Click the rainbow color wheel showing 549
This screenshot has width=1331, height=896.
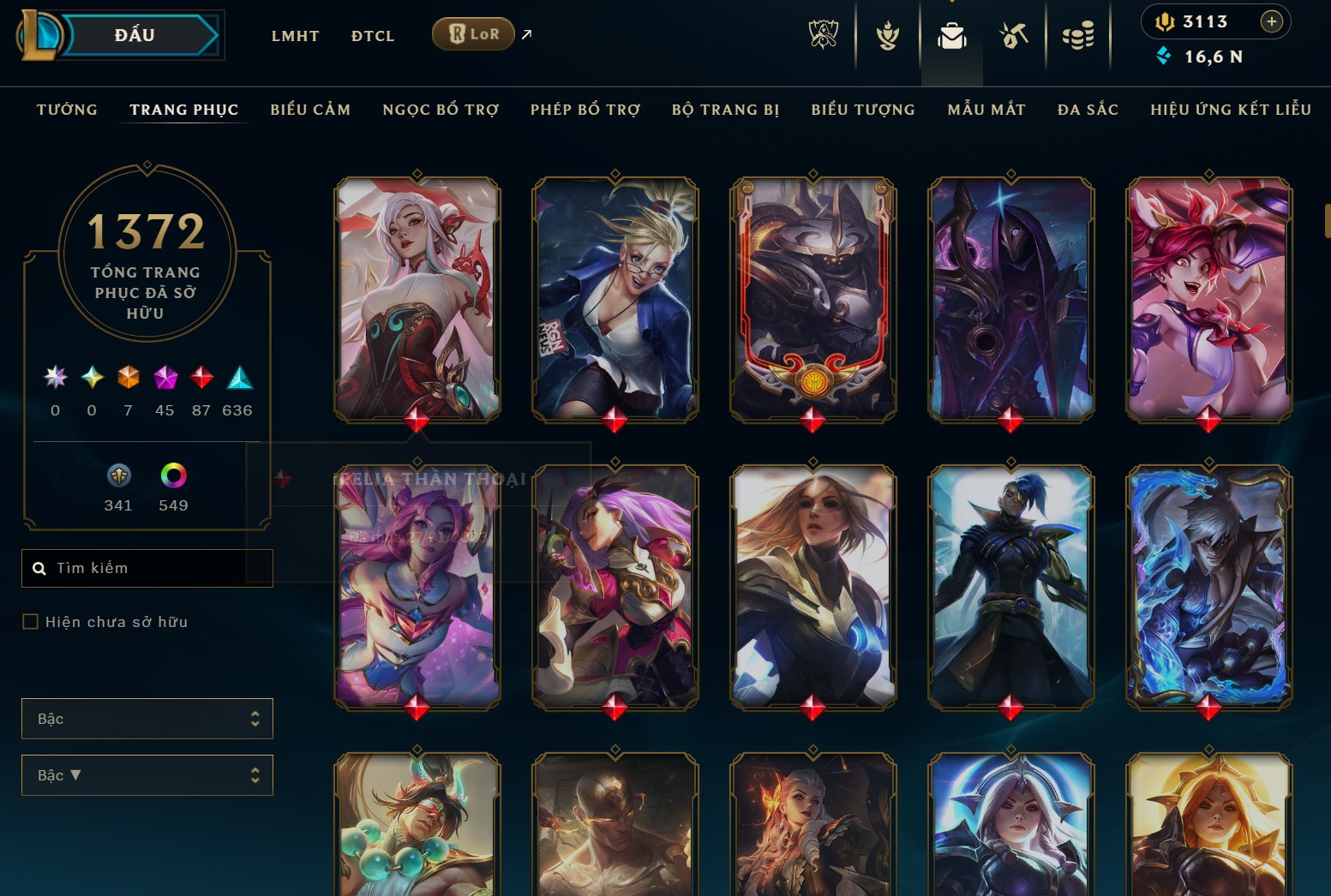point(173,476)
